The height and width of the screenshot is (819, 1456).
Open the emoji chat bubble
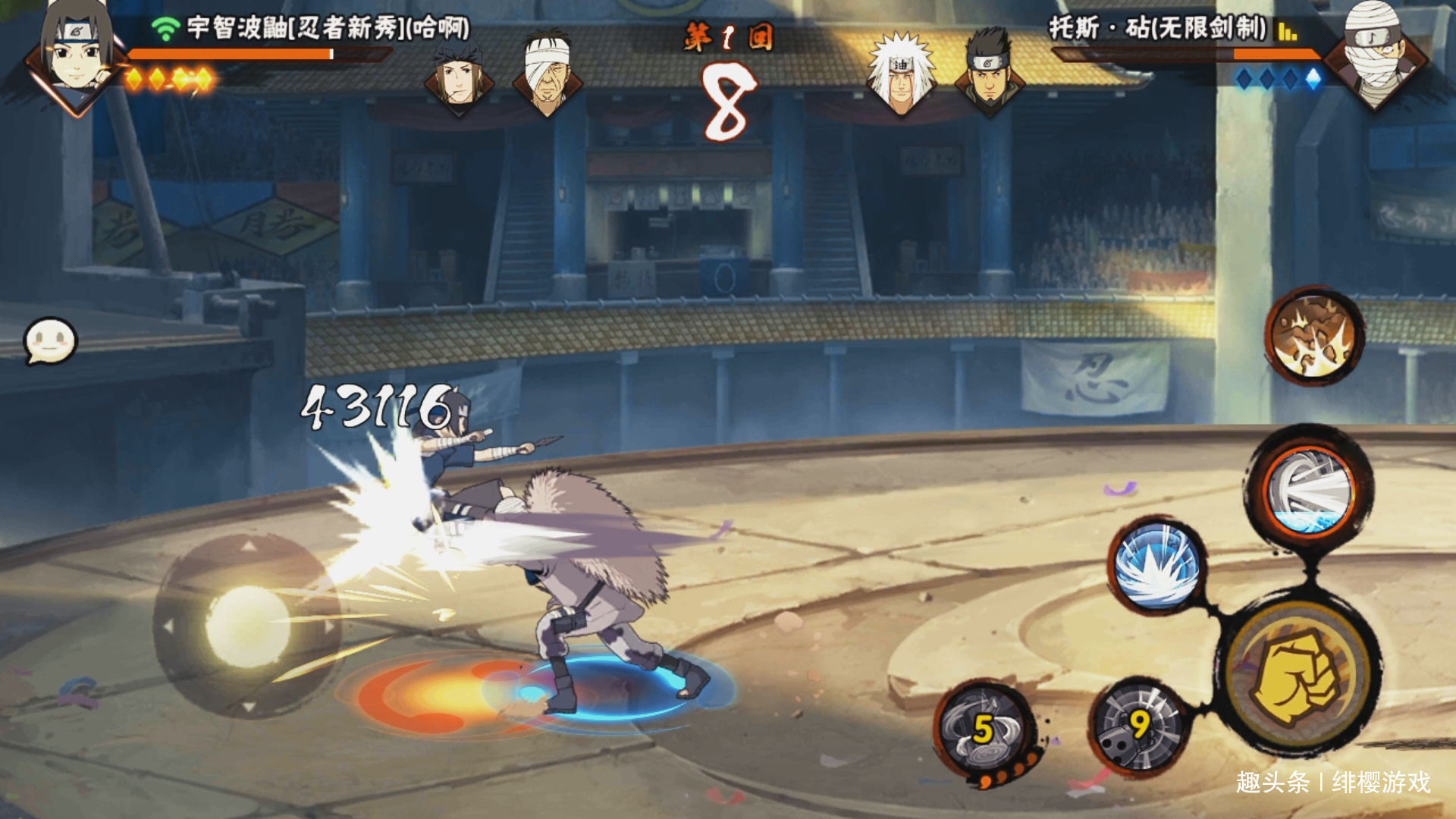coord(50,340)
